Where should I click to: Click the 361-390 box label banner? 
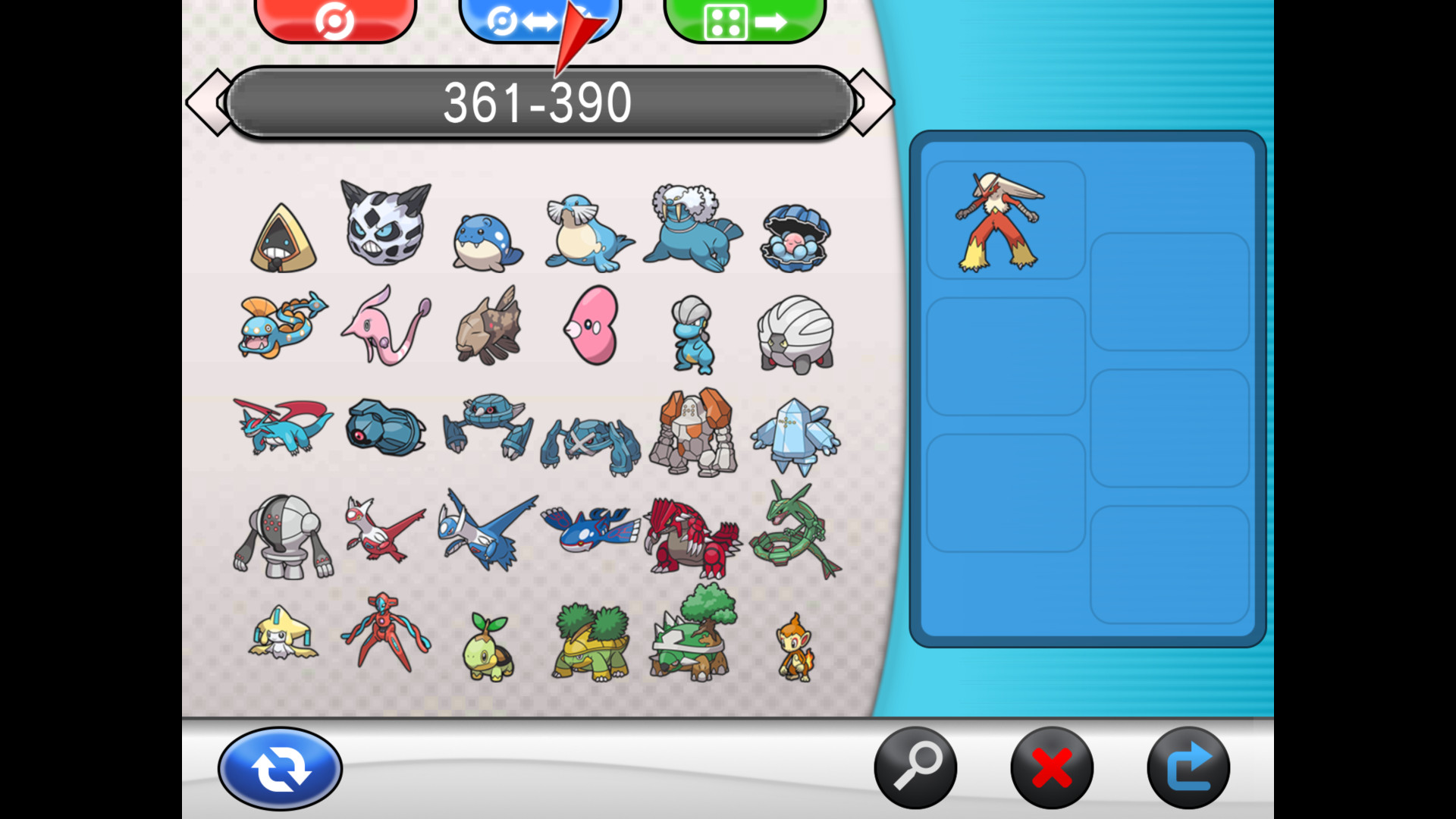coord(540,101)
